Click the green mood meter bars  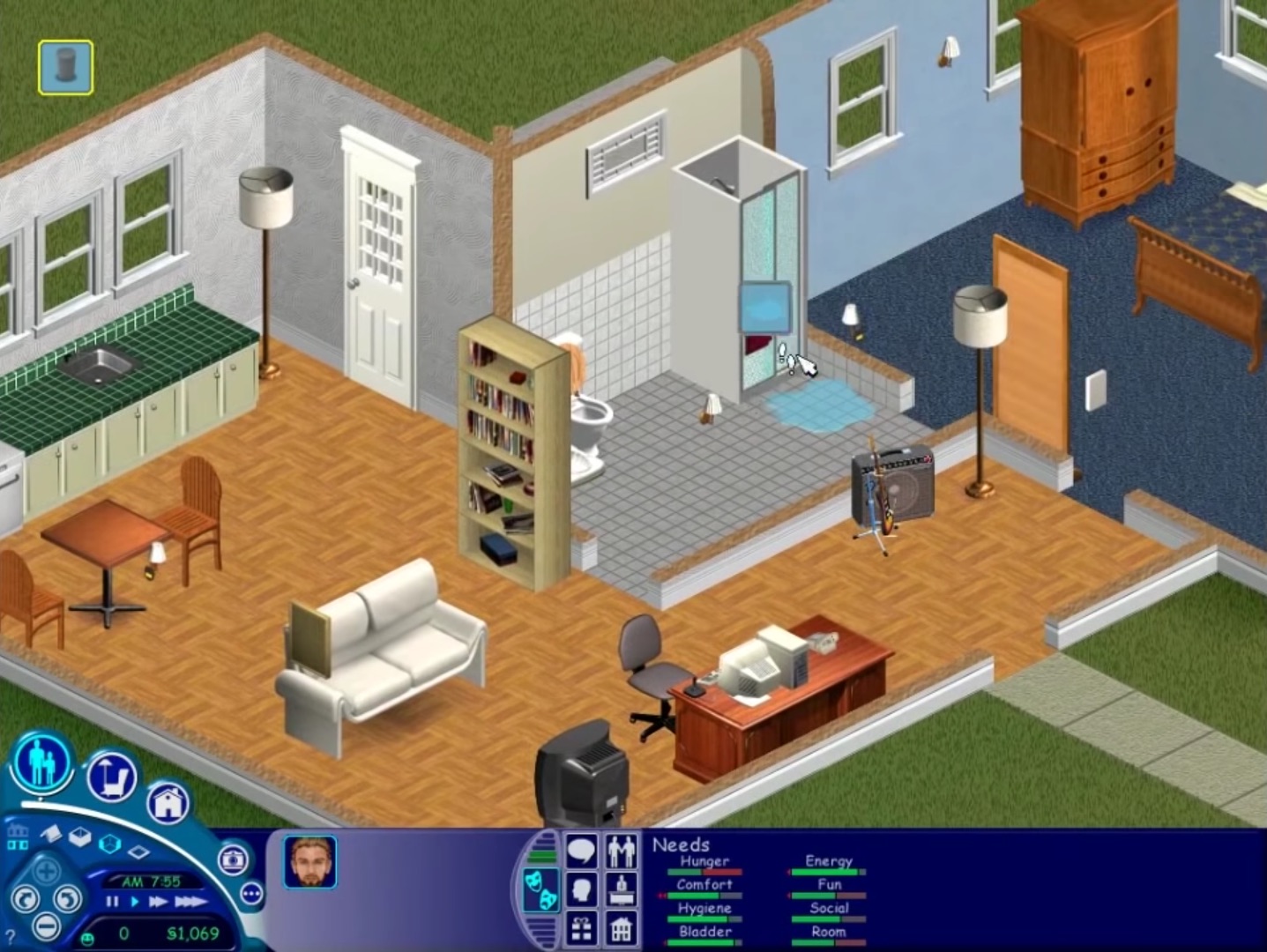541,855
